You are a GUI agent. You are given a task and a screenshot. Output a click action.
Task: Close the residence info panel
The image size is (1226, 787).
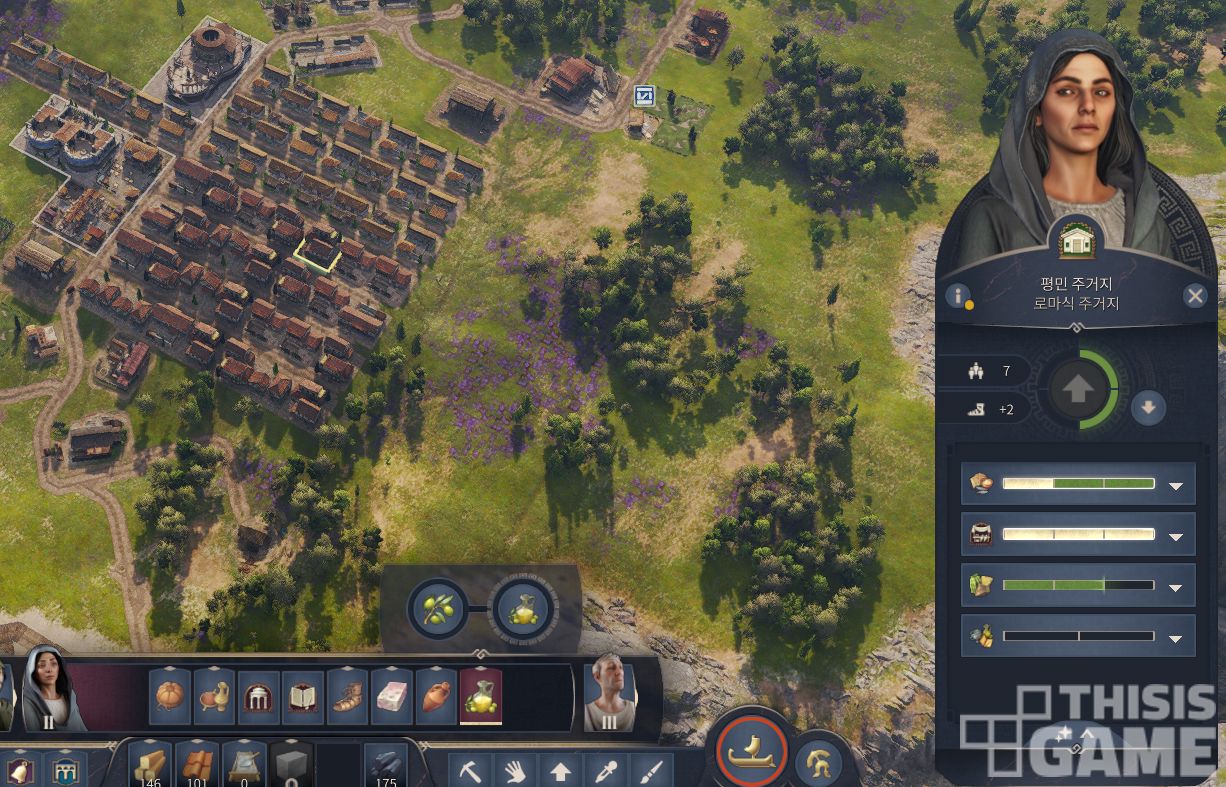[1195, 295]
